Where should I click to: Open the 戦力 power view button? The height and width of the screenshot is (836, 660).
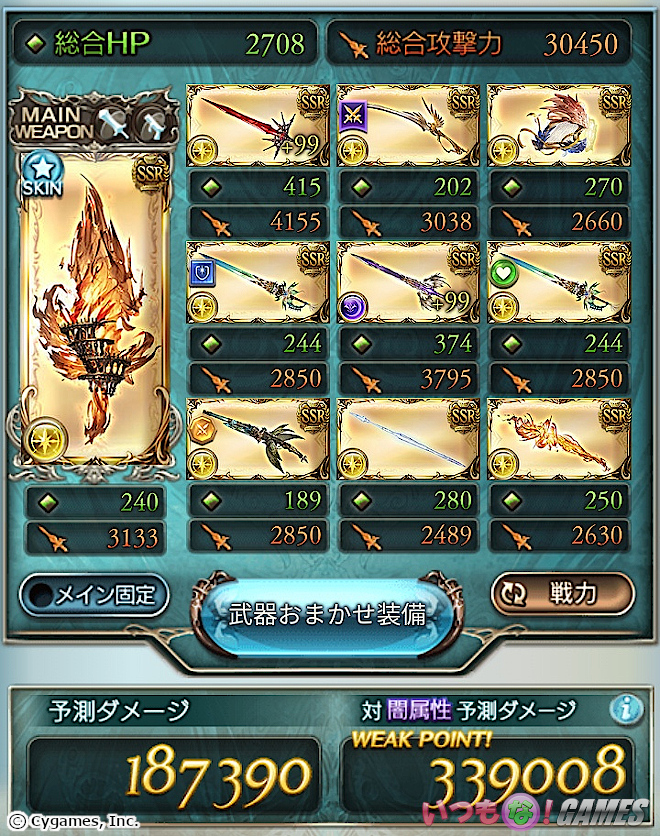[x=562, y=593]
